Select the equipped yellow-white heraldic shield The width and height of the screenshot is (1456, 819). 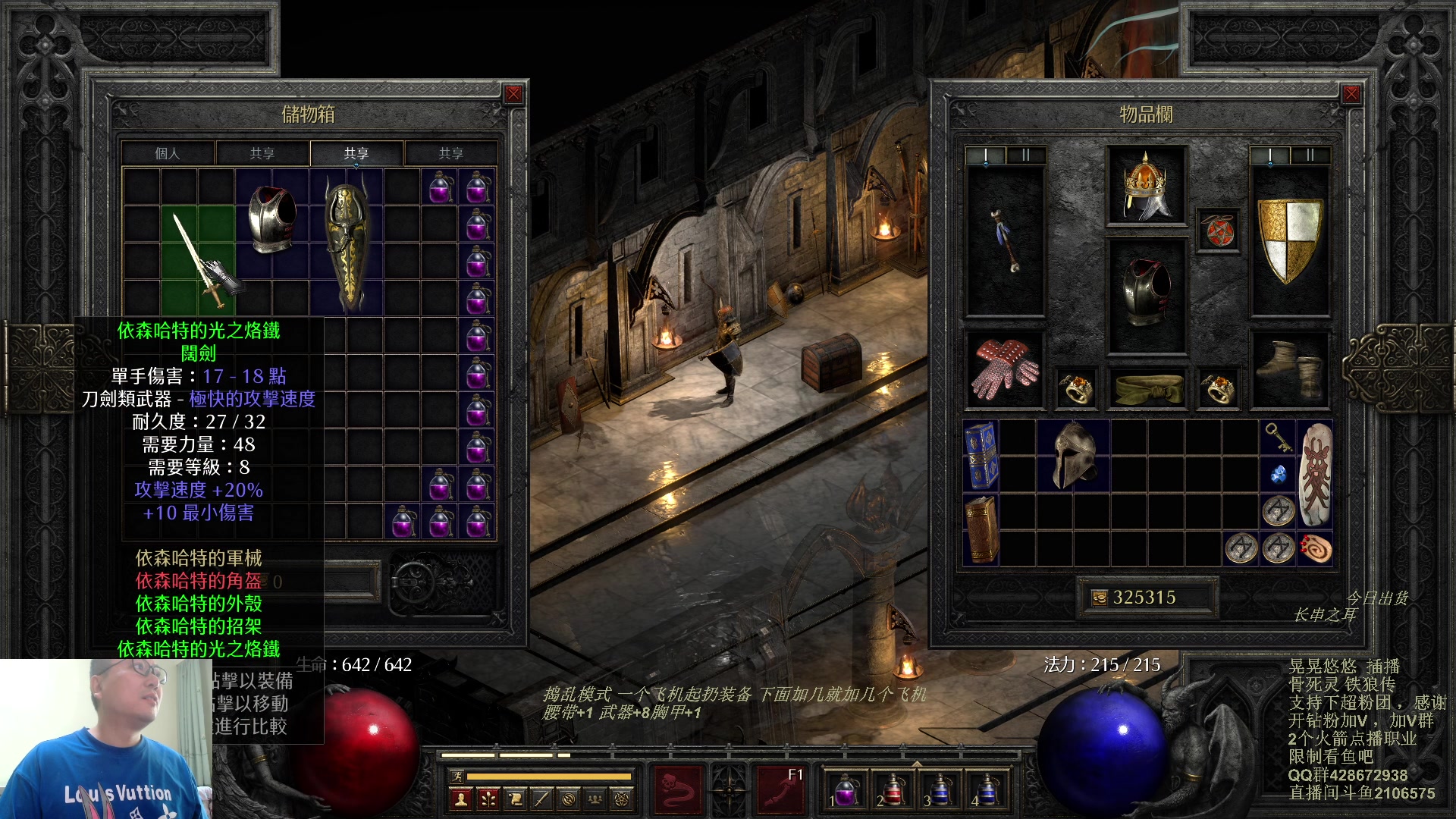[1289, 241]
